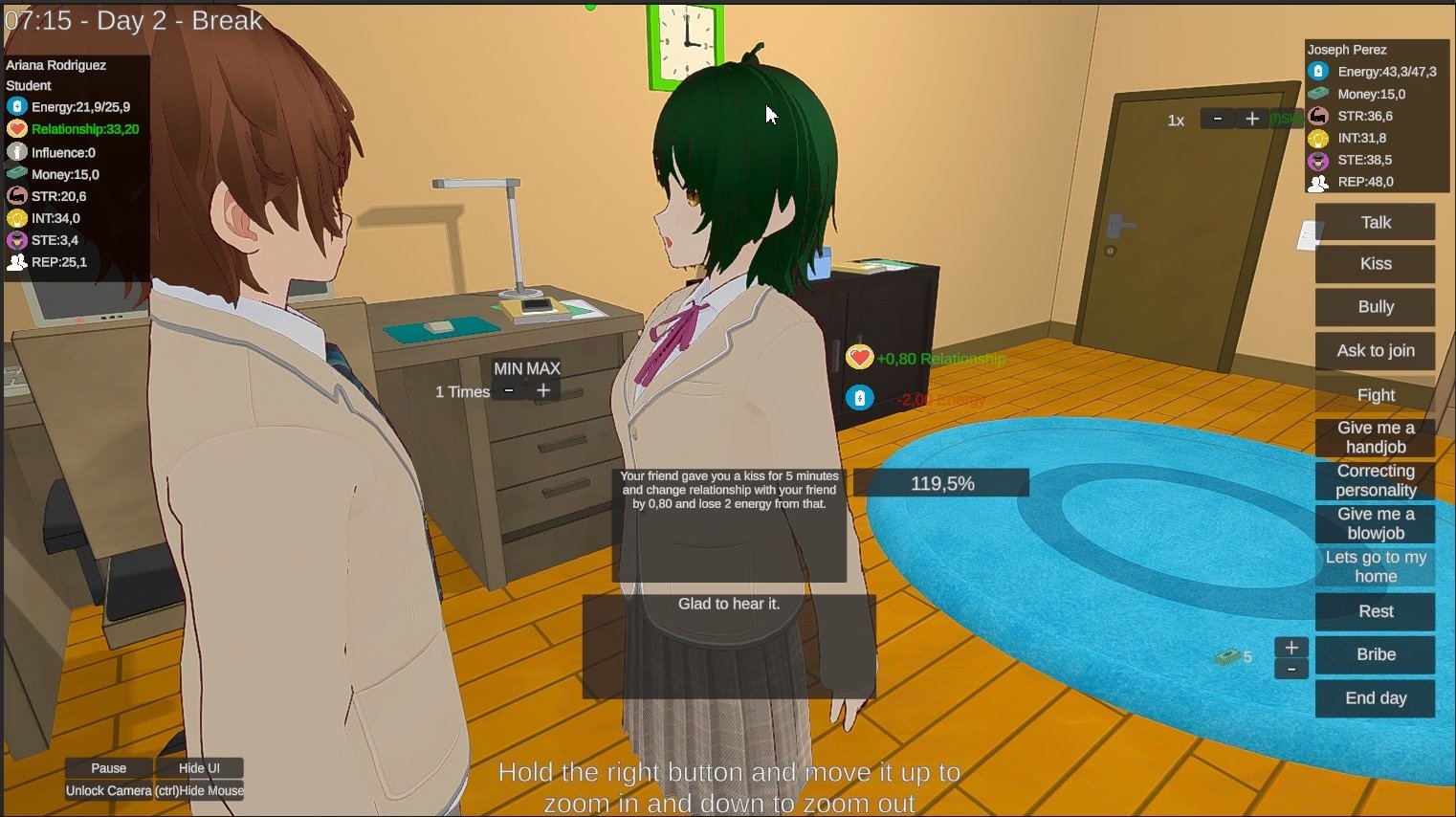Viewport: 1456px width, 817px height.
Task: Set the Times count to MAX
Action: click(543, 368)
